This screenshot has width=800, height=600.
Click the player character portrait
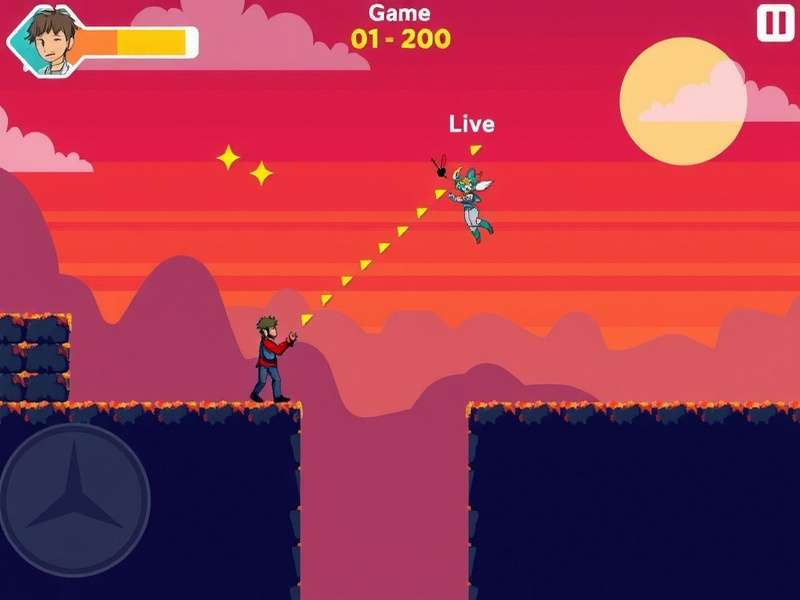[x=48, y=40]
